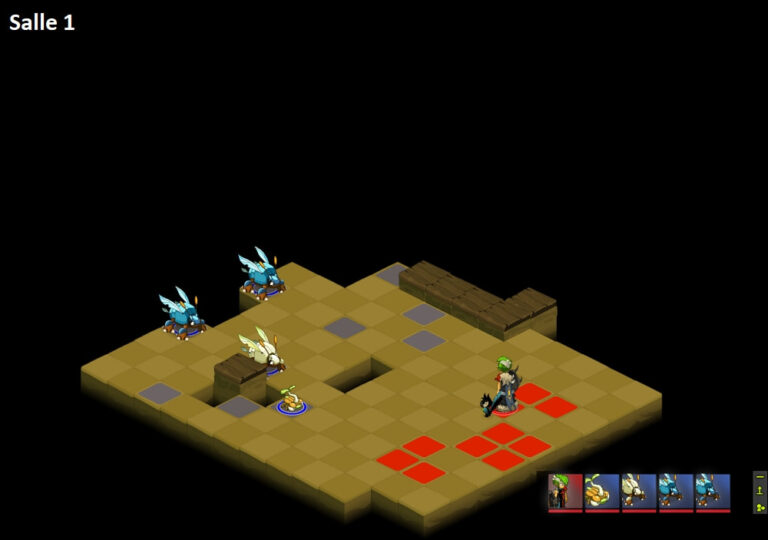Collapse the timeline using the minus button

pos(760,477)
